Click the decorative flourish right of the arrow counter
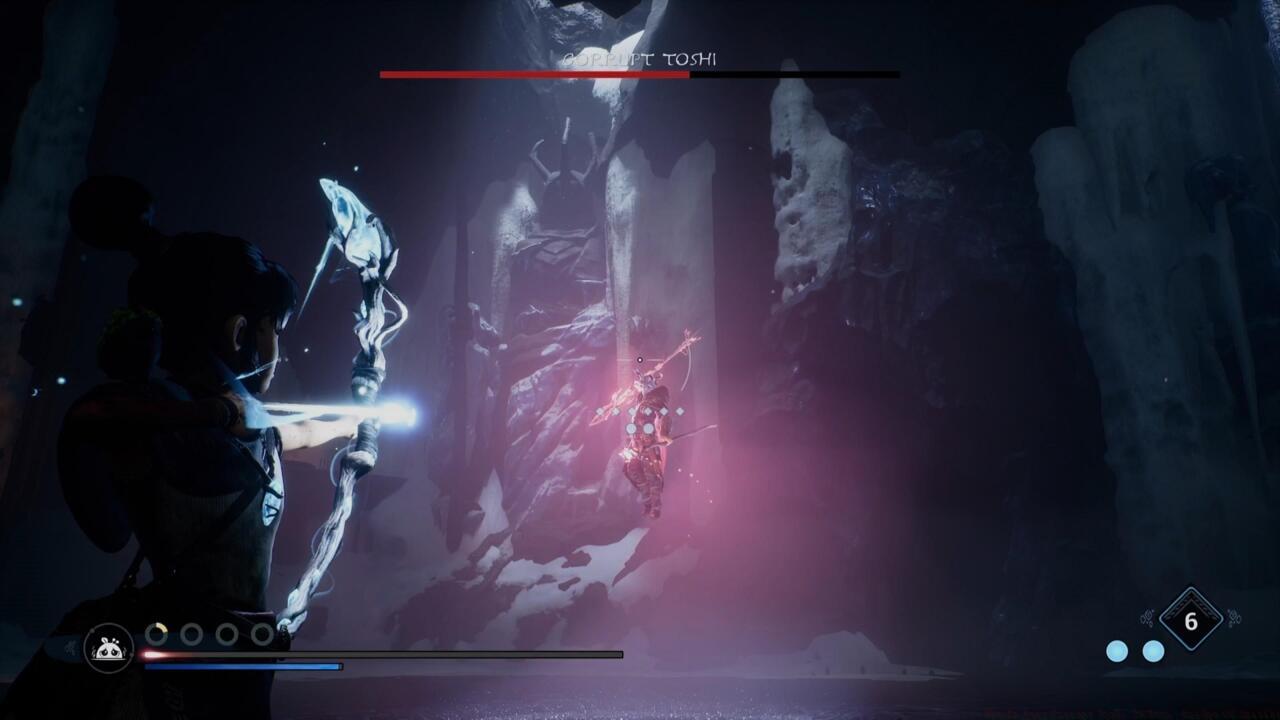The image size is (1280, 720). (x=1235, y=617)
